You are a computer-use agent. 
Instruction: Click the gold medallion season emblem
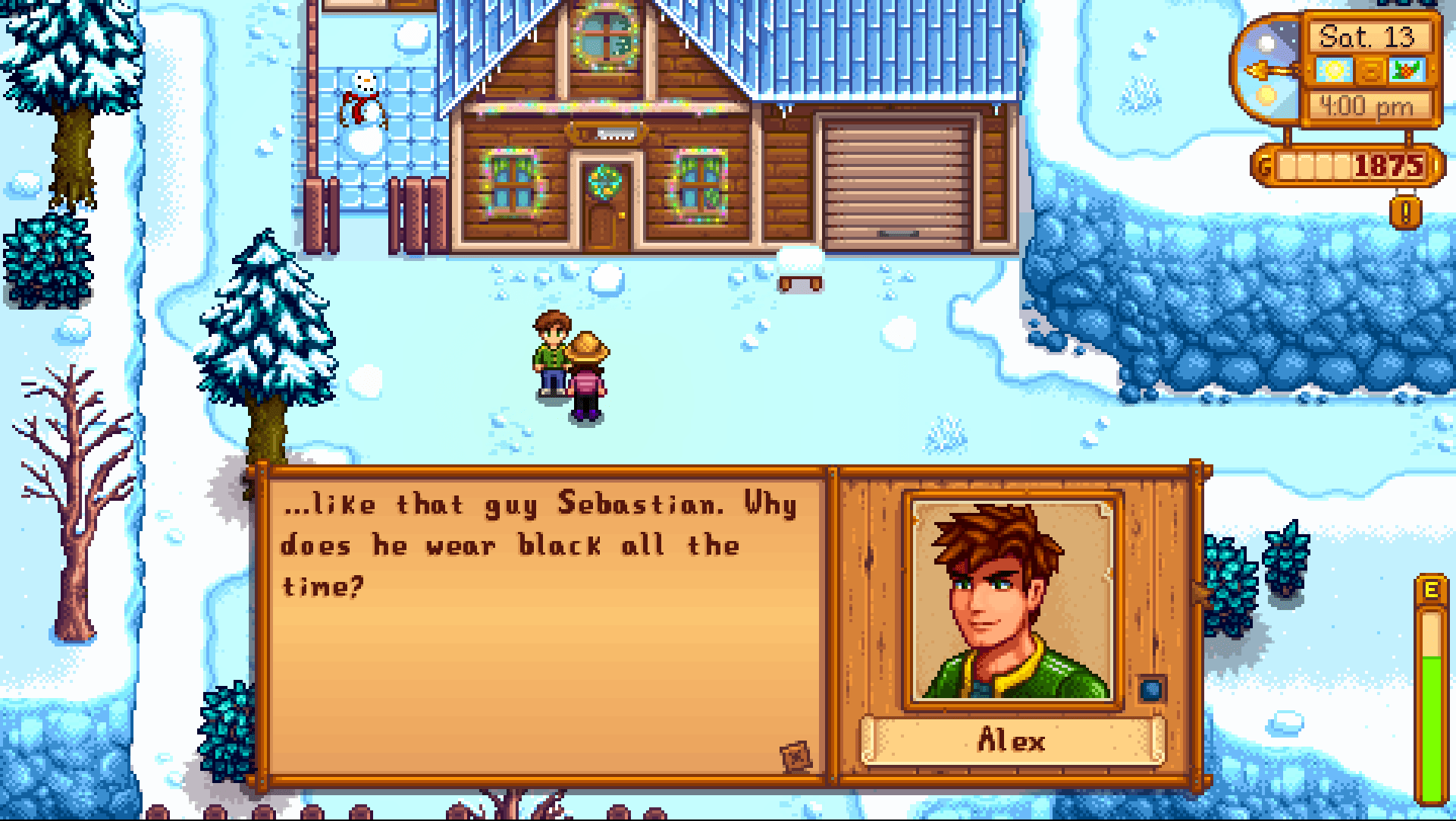1370,71
